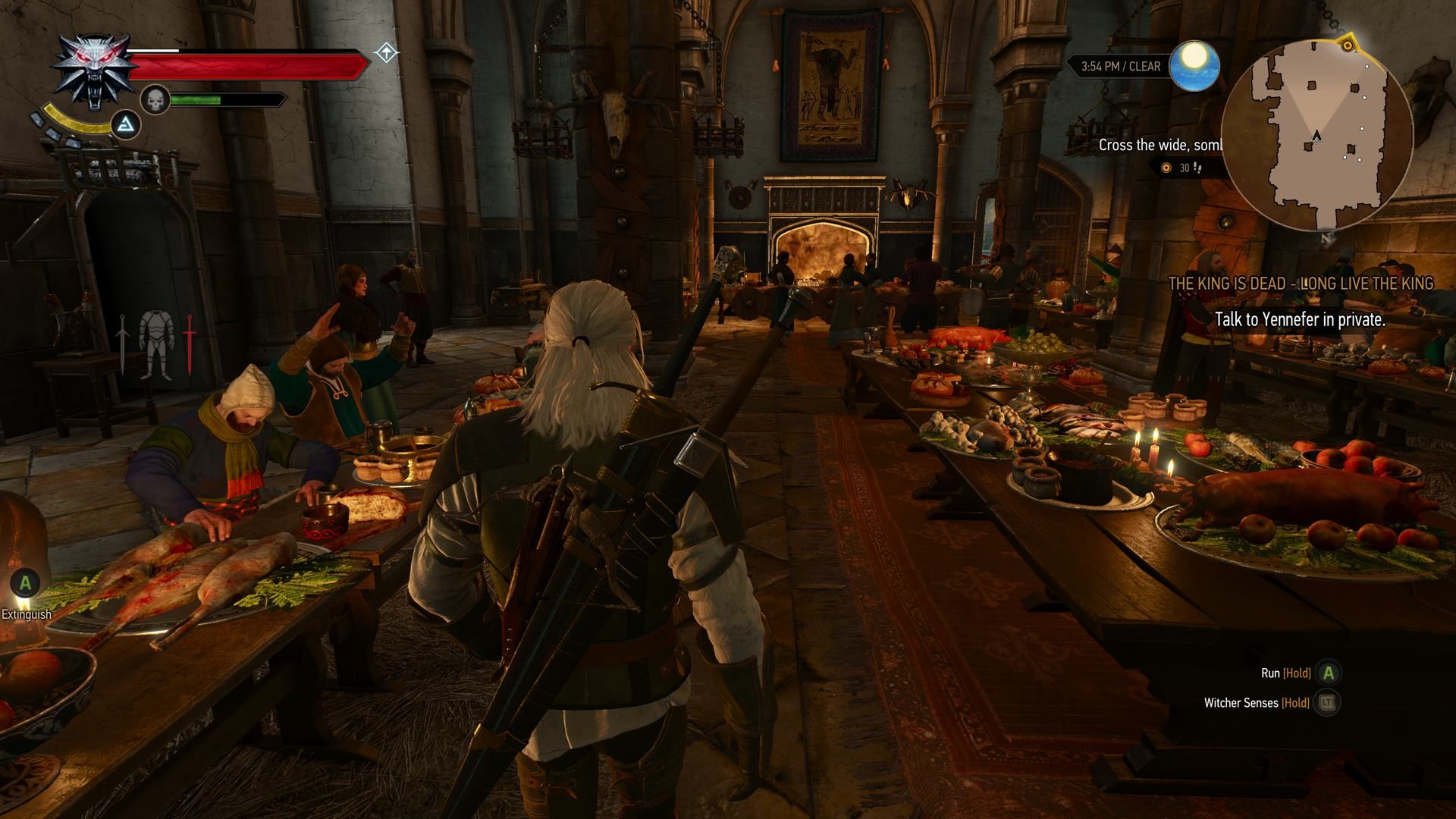The height and width of the screenshot is (819, 1456).
Task: Click the coin icon under the objective text
Action: point(1166,168)
